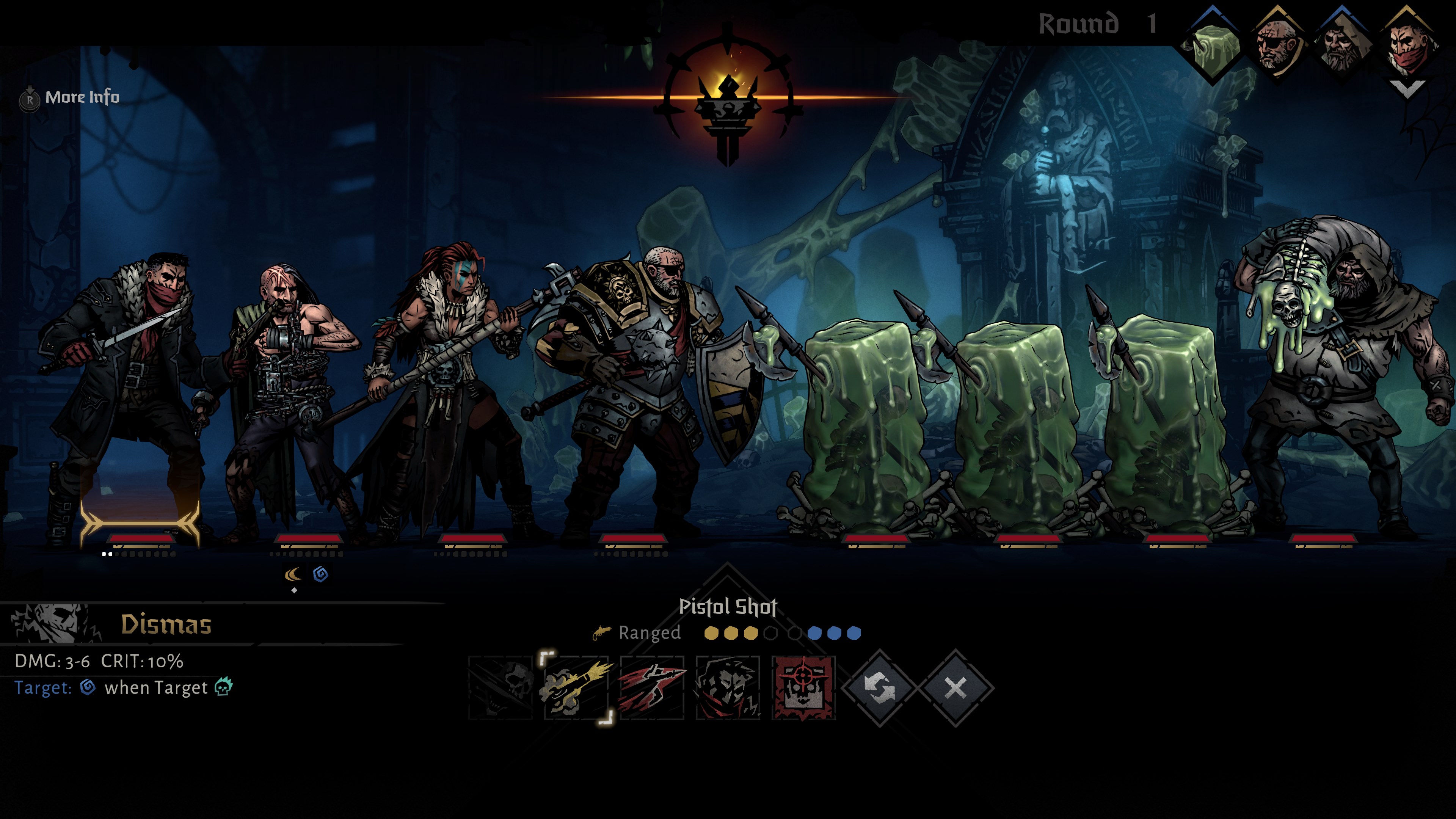Select the Pistol Shot skill
Image resolution: width=1456 pixels, height=819 pixels.
click(x=576, y=687)
